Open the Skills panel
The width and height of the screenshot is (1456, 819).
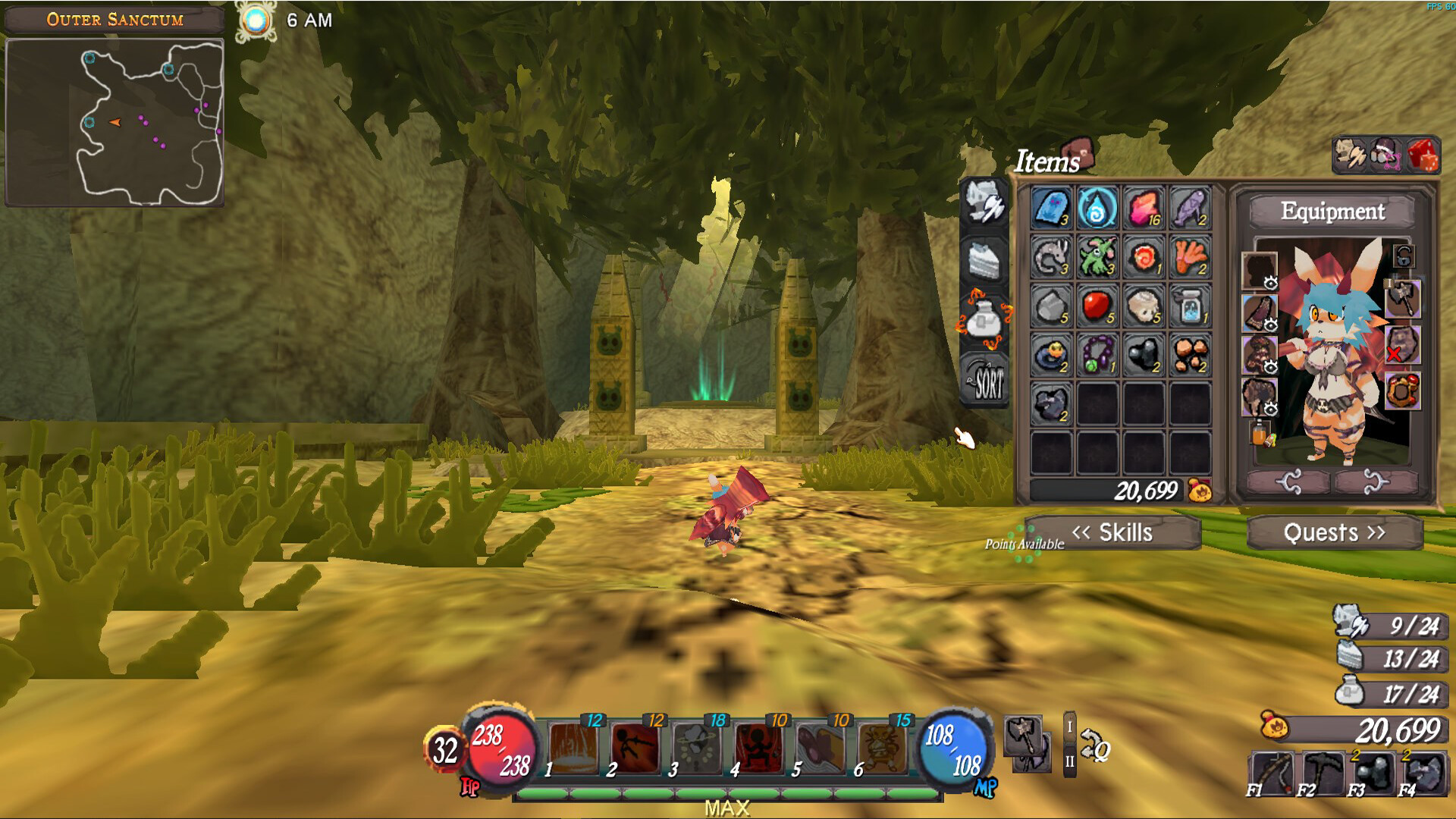click(x=1112, y=532)
